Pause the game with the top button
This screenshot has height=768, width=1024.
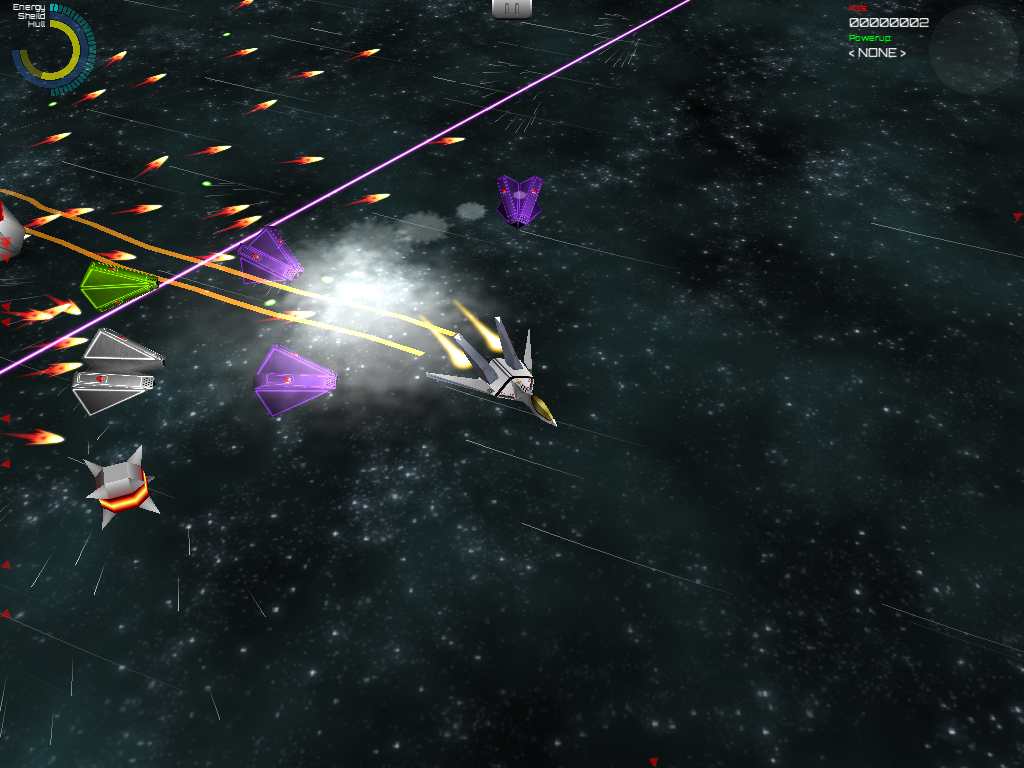(x=512, y=8)
